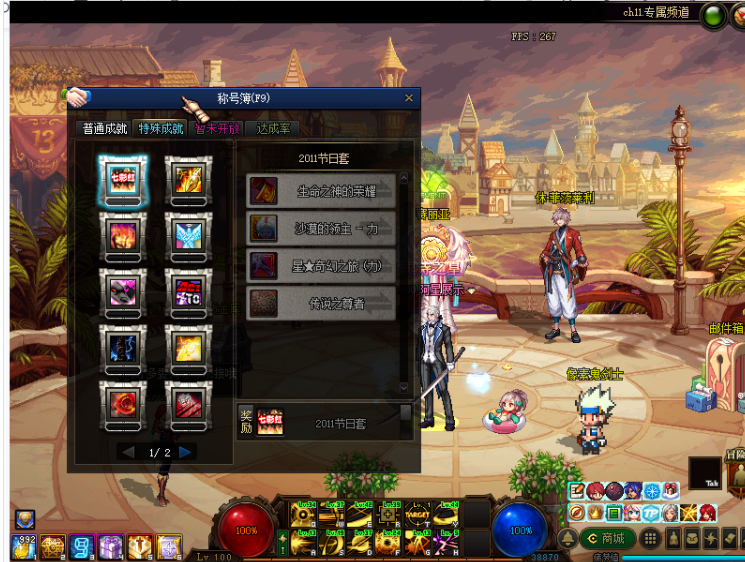745x562 pixels.
Task: Click the green channel status orb
Action: pyautogui.click(x=713, y=15)
